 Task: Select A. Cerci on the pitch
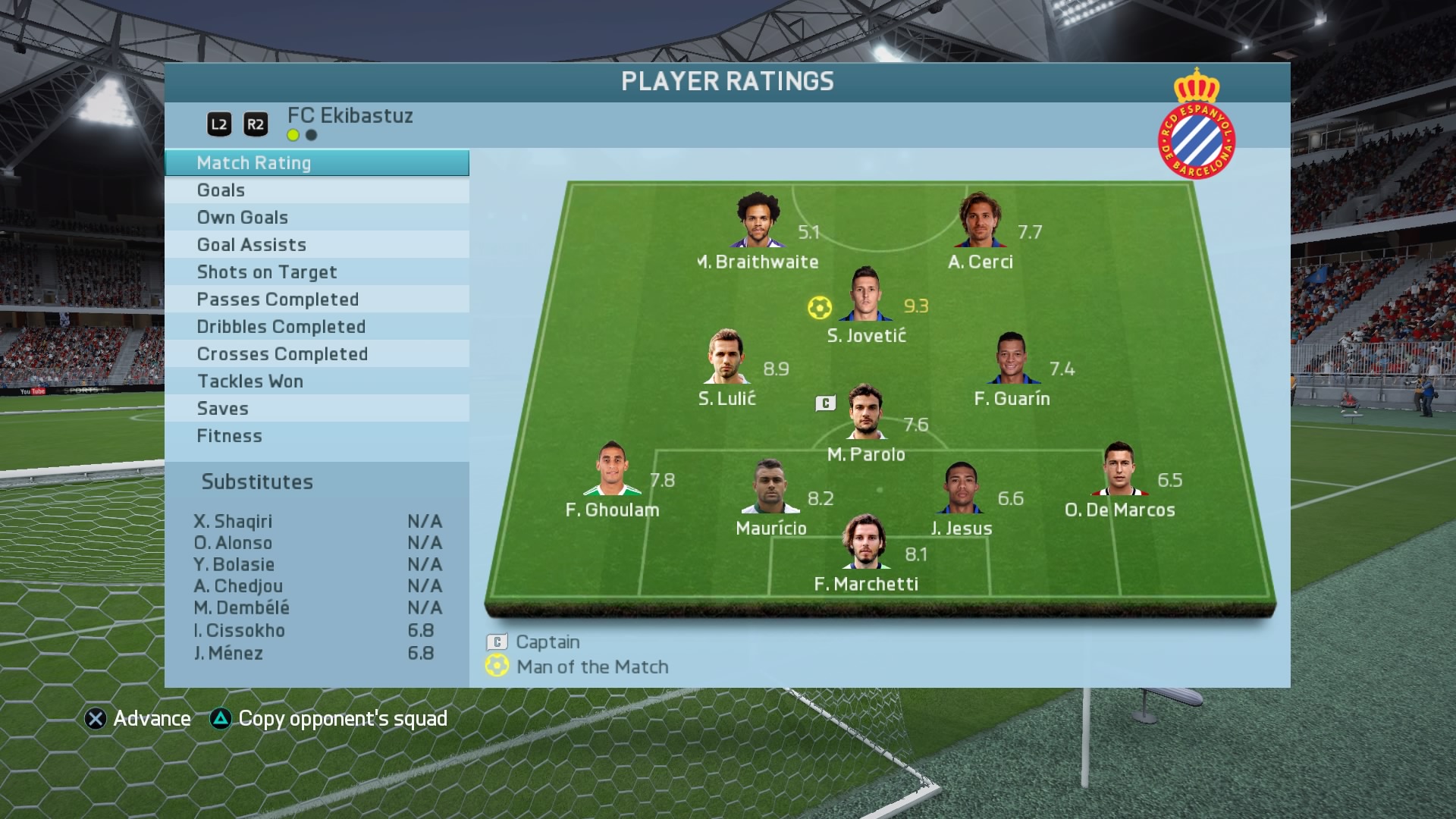point(980,221)
